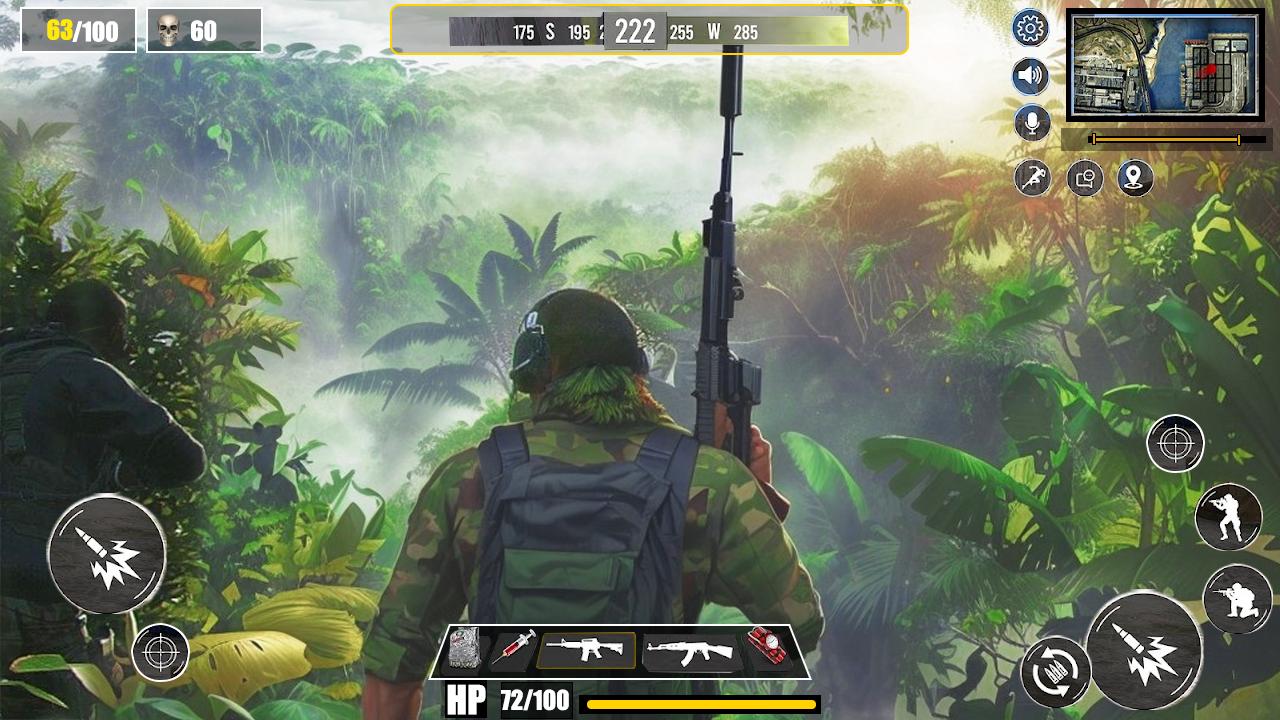
Task: Adjust the minimap zoom slider
Action: (1165, 140)
